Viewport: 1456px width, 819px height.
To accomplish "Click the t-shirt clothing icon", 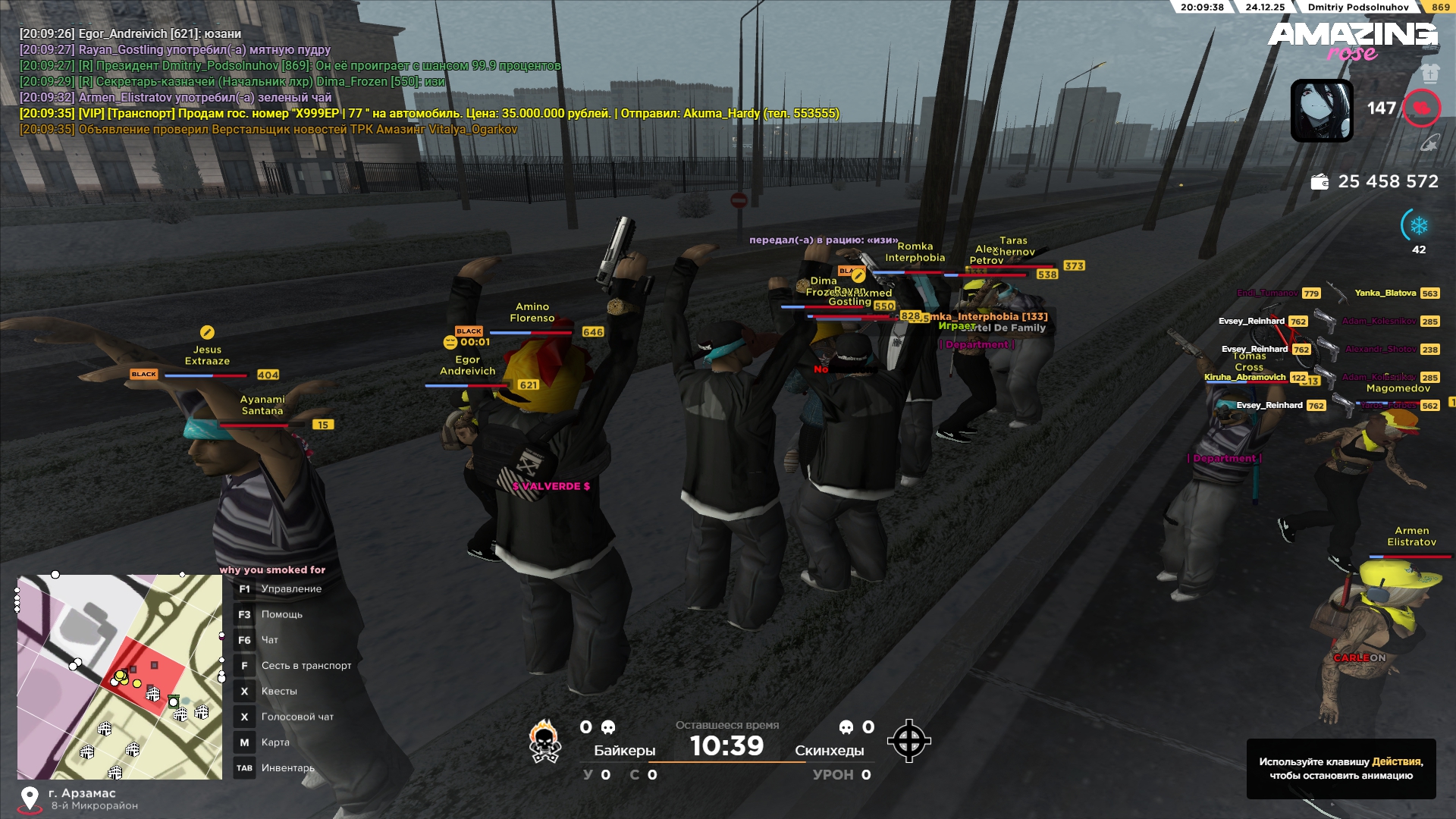I will 1429,73.
